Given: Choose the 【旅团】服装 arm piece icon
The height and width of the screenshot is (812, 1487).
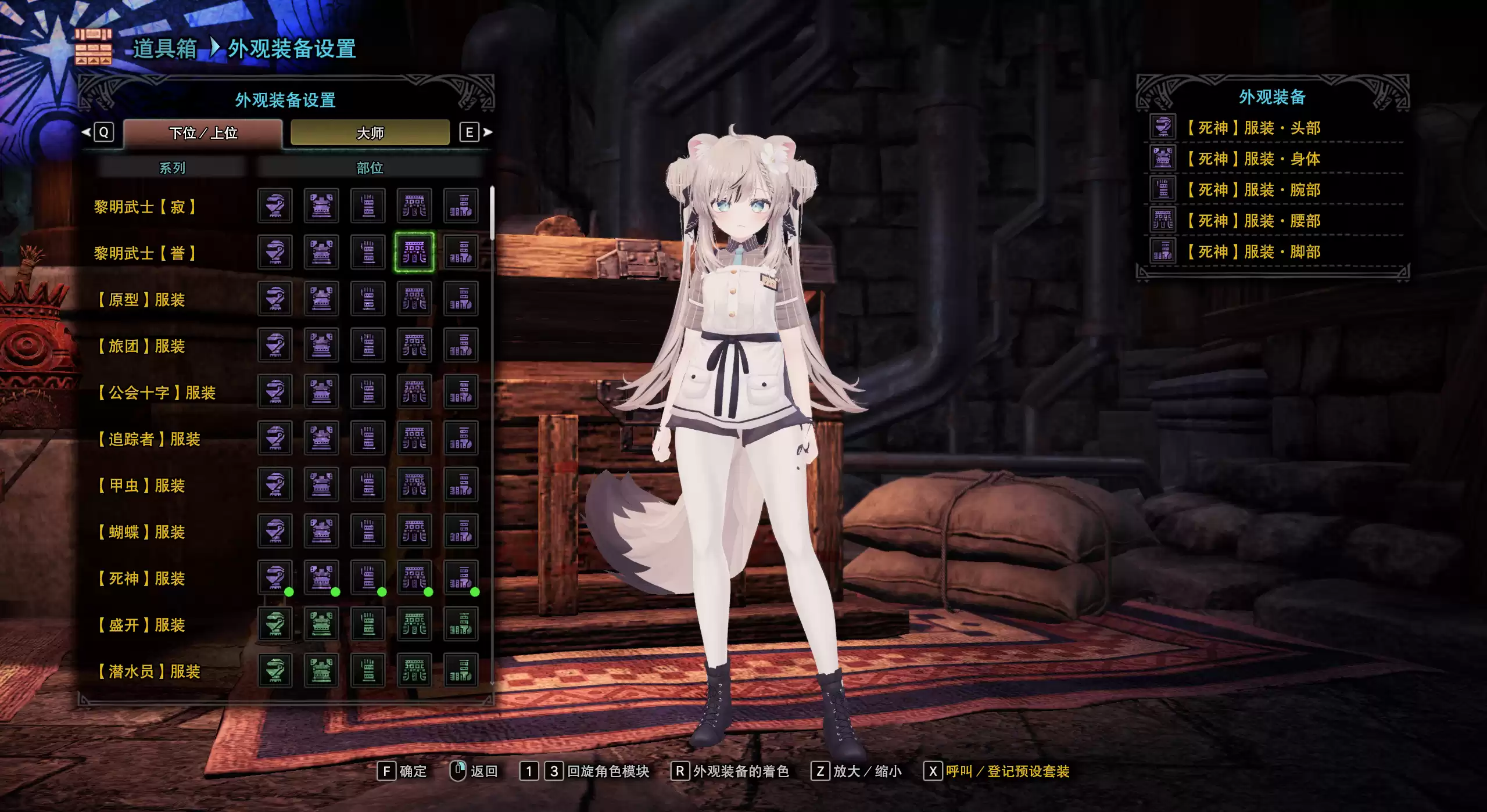Looking at the screenshot, I should 368,345.
